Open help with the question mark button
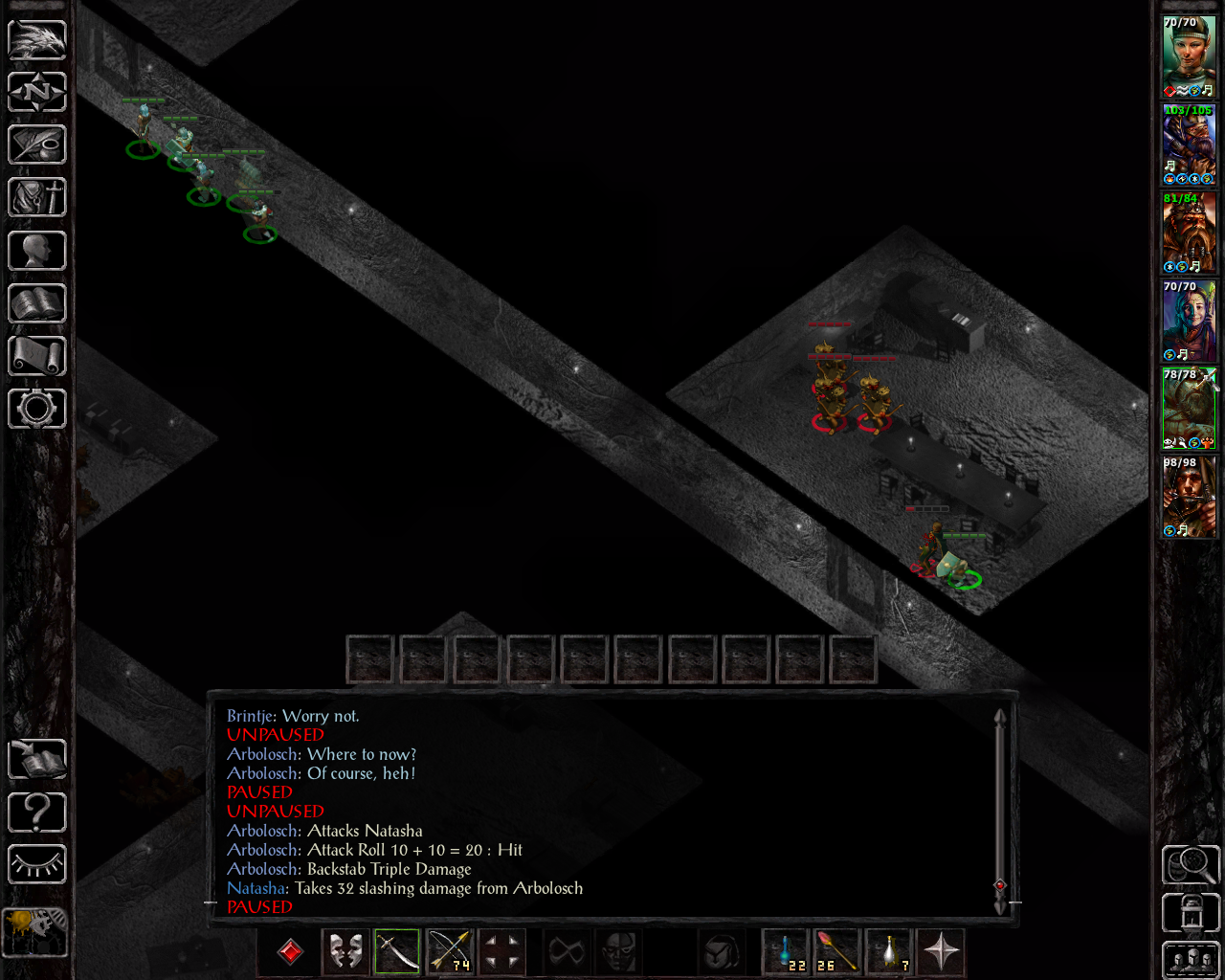The image size is (1225, 980). (x=37, y=813)
